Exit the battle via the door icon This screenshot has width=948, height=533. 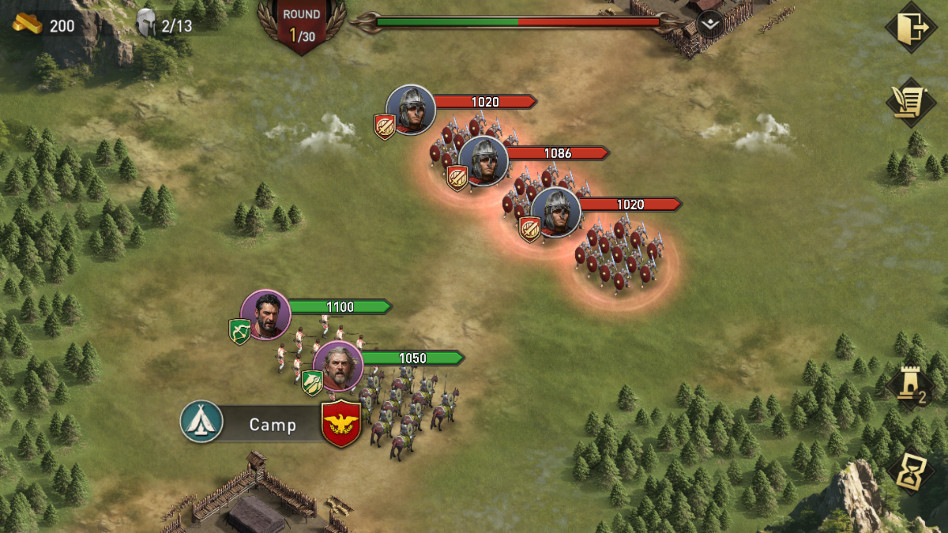[x=910, y=28]
